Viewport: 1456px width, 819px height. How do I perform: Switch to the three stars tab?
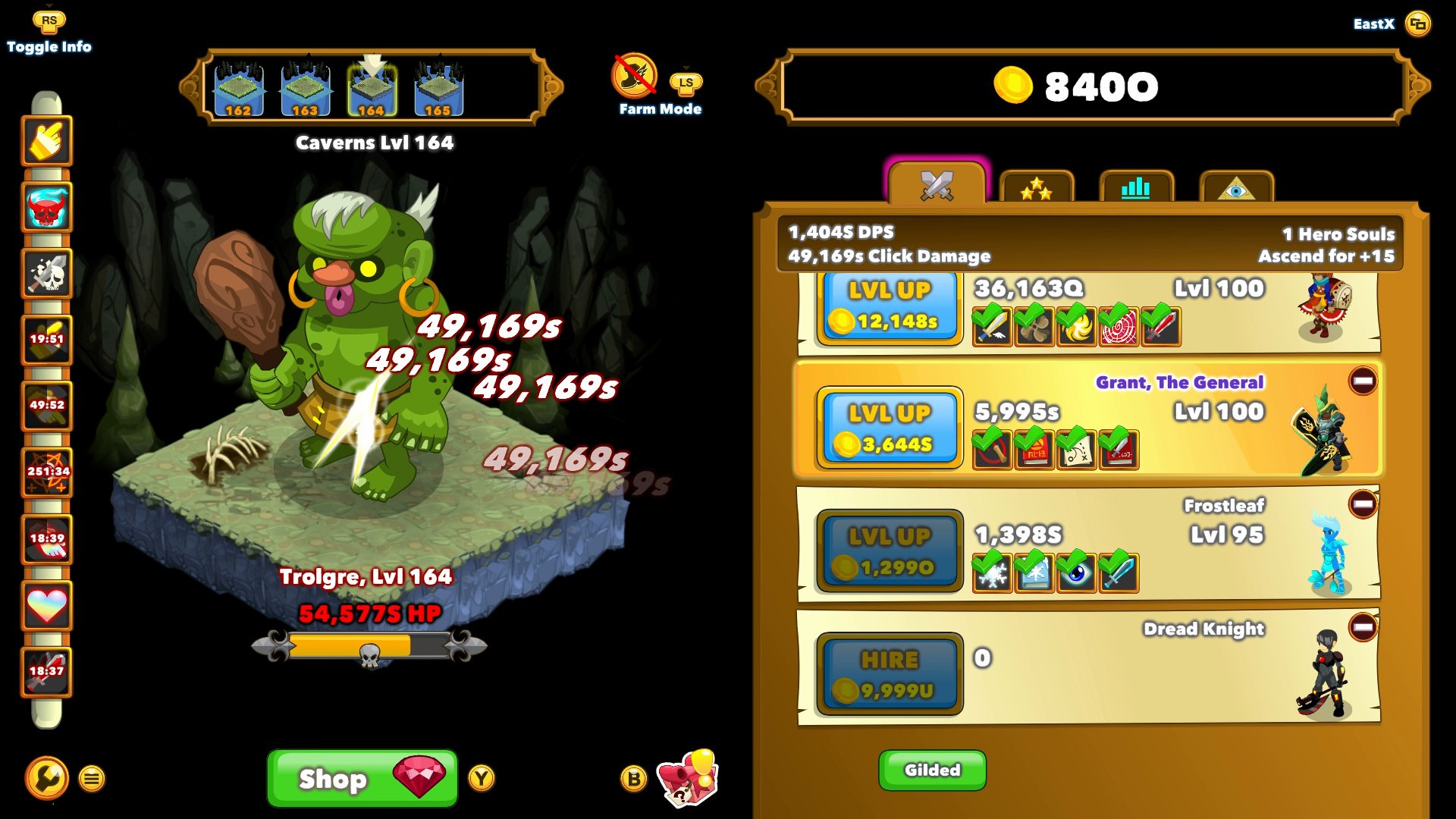pyautogui.click(x=1036, y=188)
